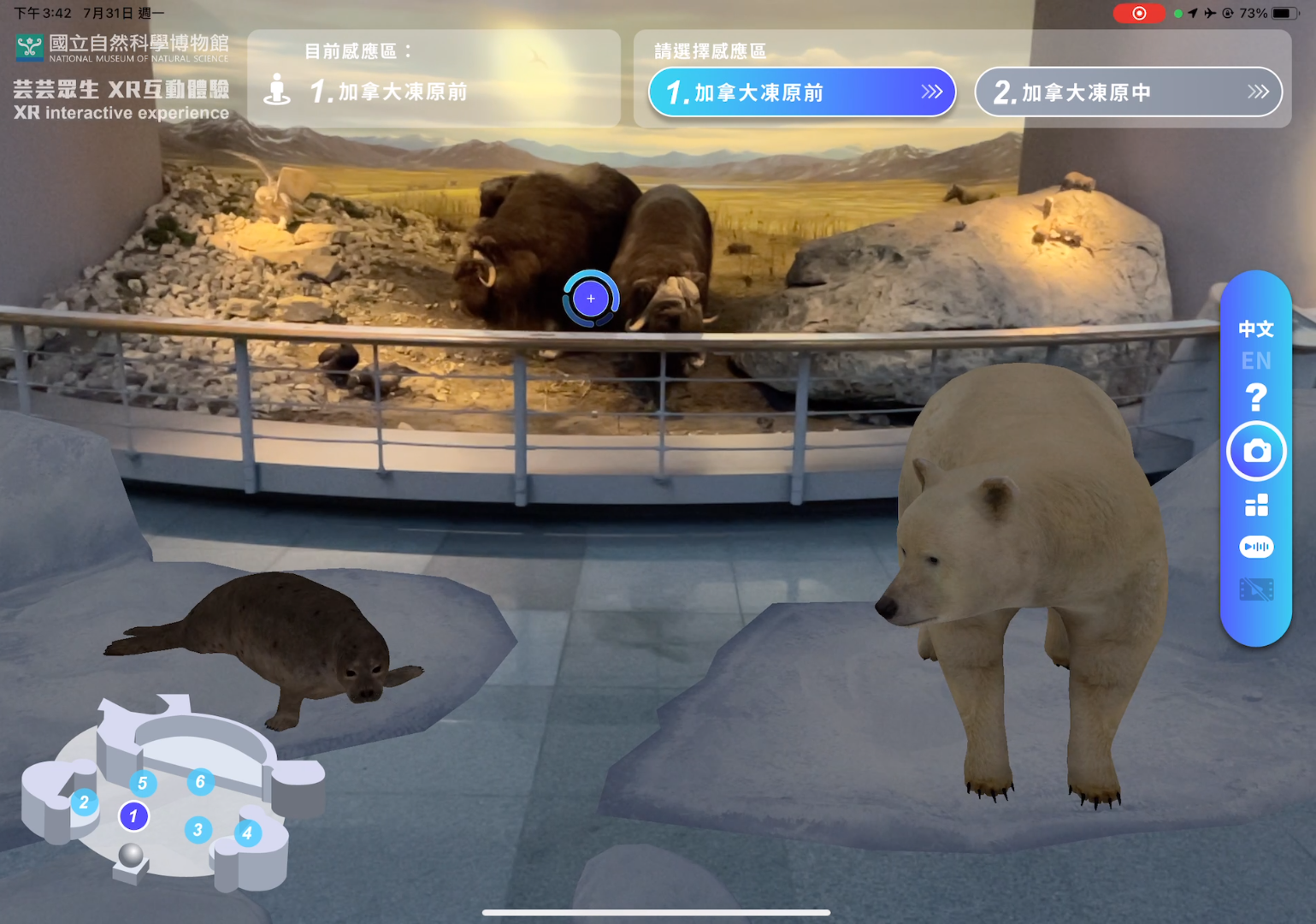This screenshot has width=1316, height=924.
Task: Select marker 6 on the floor map
Action: tap(200, 781)
